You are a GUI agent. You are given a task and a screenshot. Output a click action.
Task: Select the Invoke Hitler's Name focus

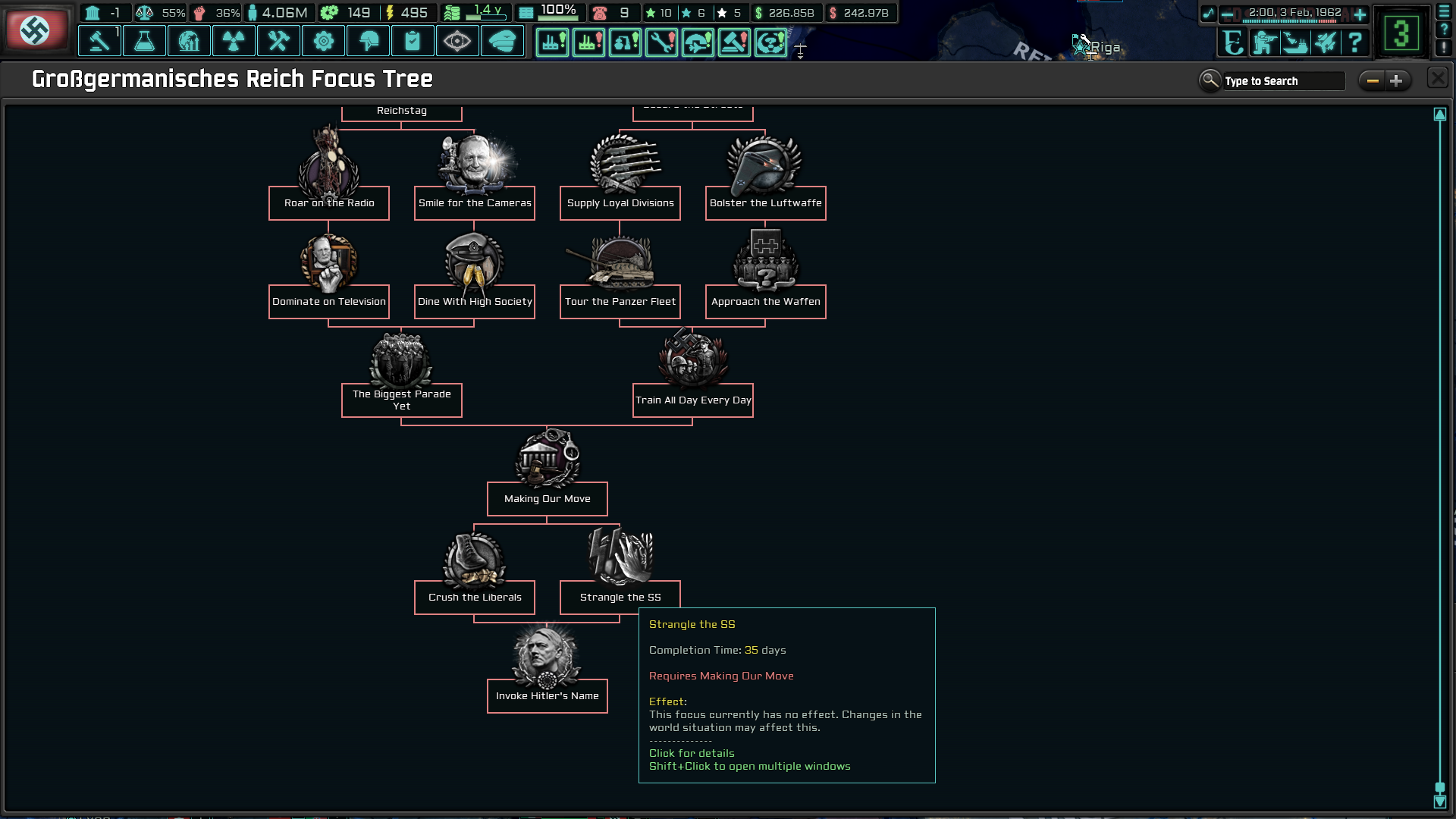[547, 696]
